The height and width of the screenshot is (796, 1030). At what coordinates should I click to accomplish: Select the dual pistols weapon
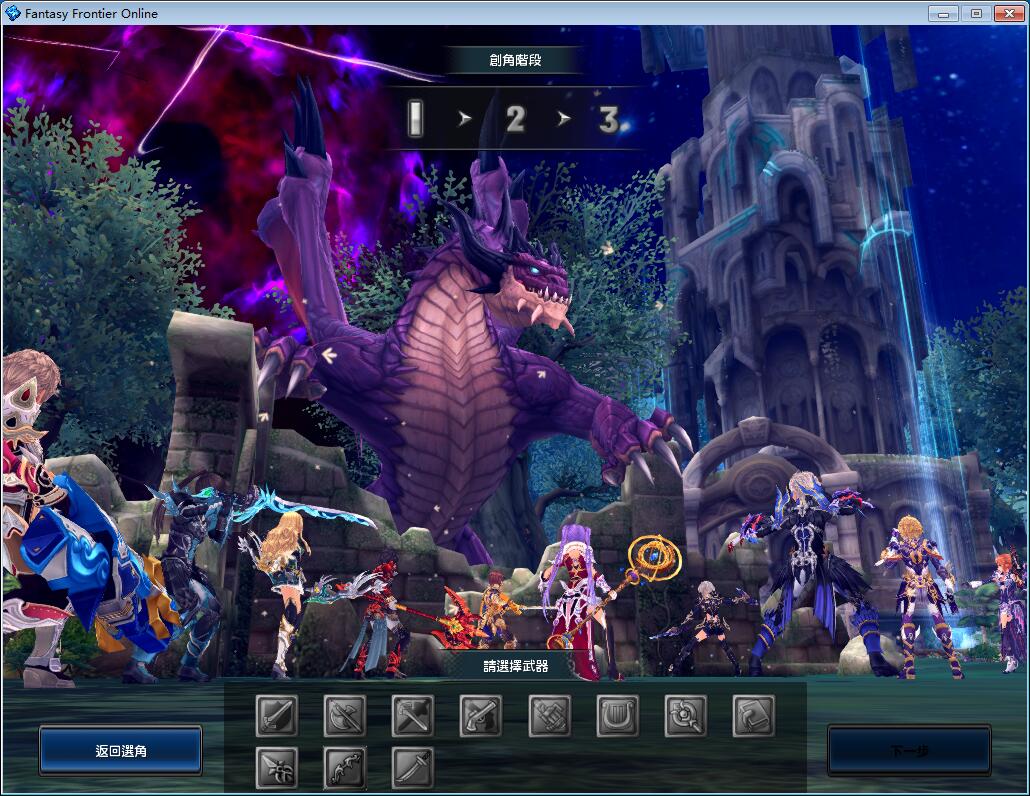tap(481, 716)
